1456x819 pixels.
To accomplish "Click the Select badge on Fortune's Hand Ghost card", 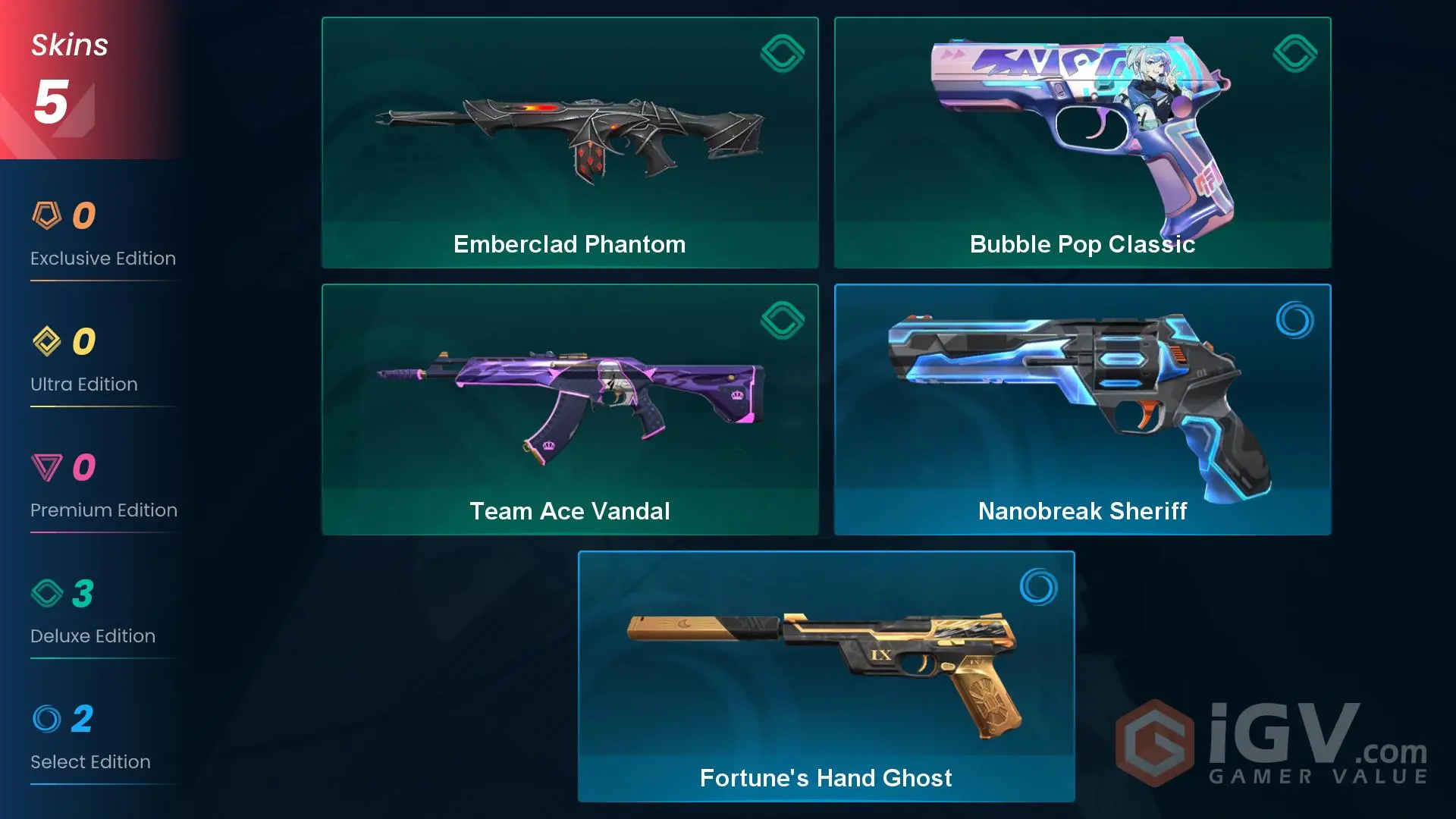I will 1037,588.
